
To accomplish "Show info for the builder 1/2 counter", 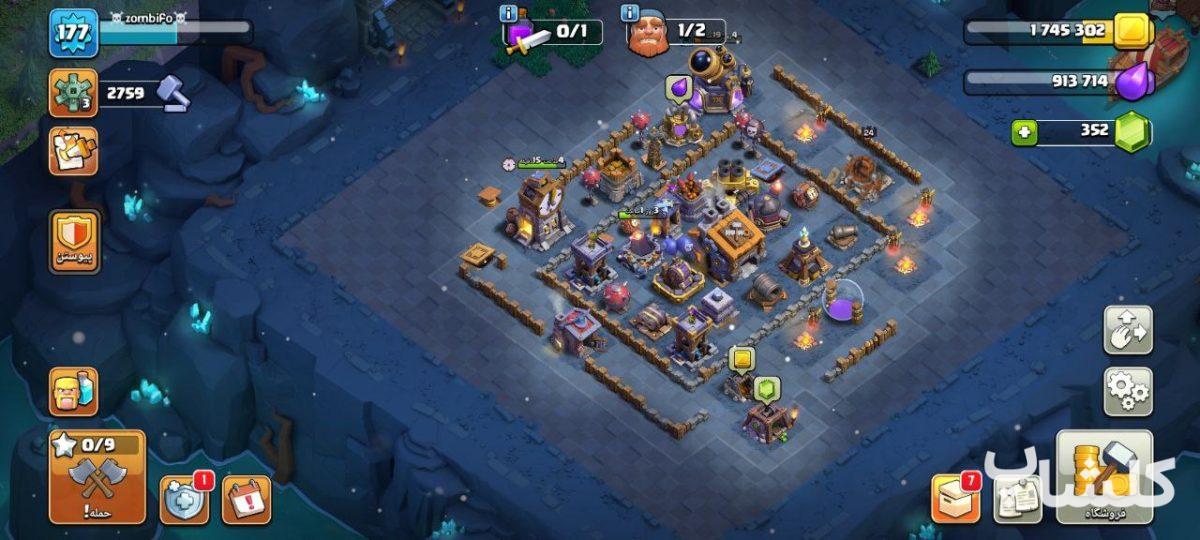I will [630, 14].
